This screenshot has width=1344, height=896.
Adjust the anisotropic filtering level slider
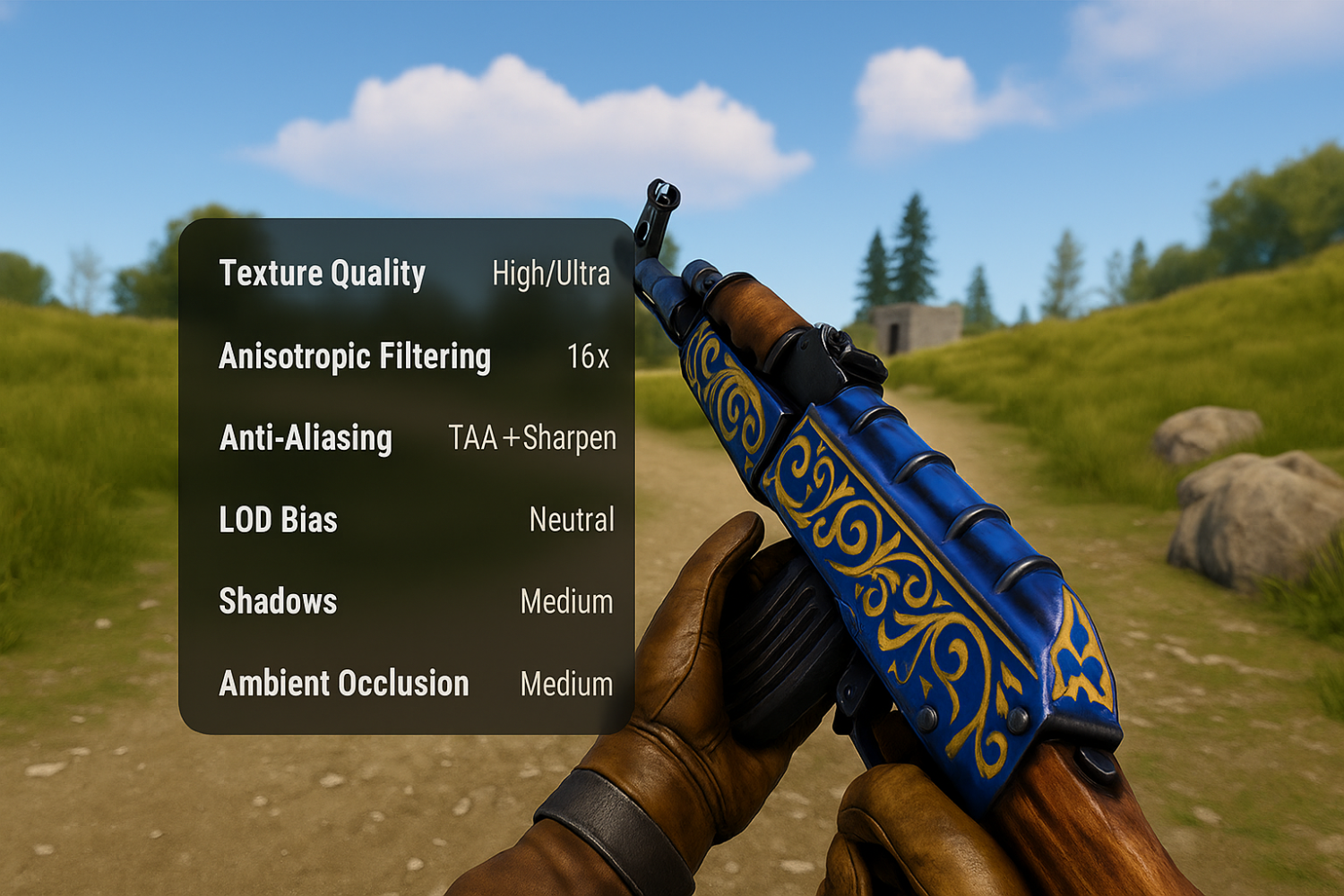click(588, 357)
